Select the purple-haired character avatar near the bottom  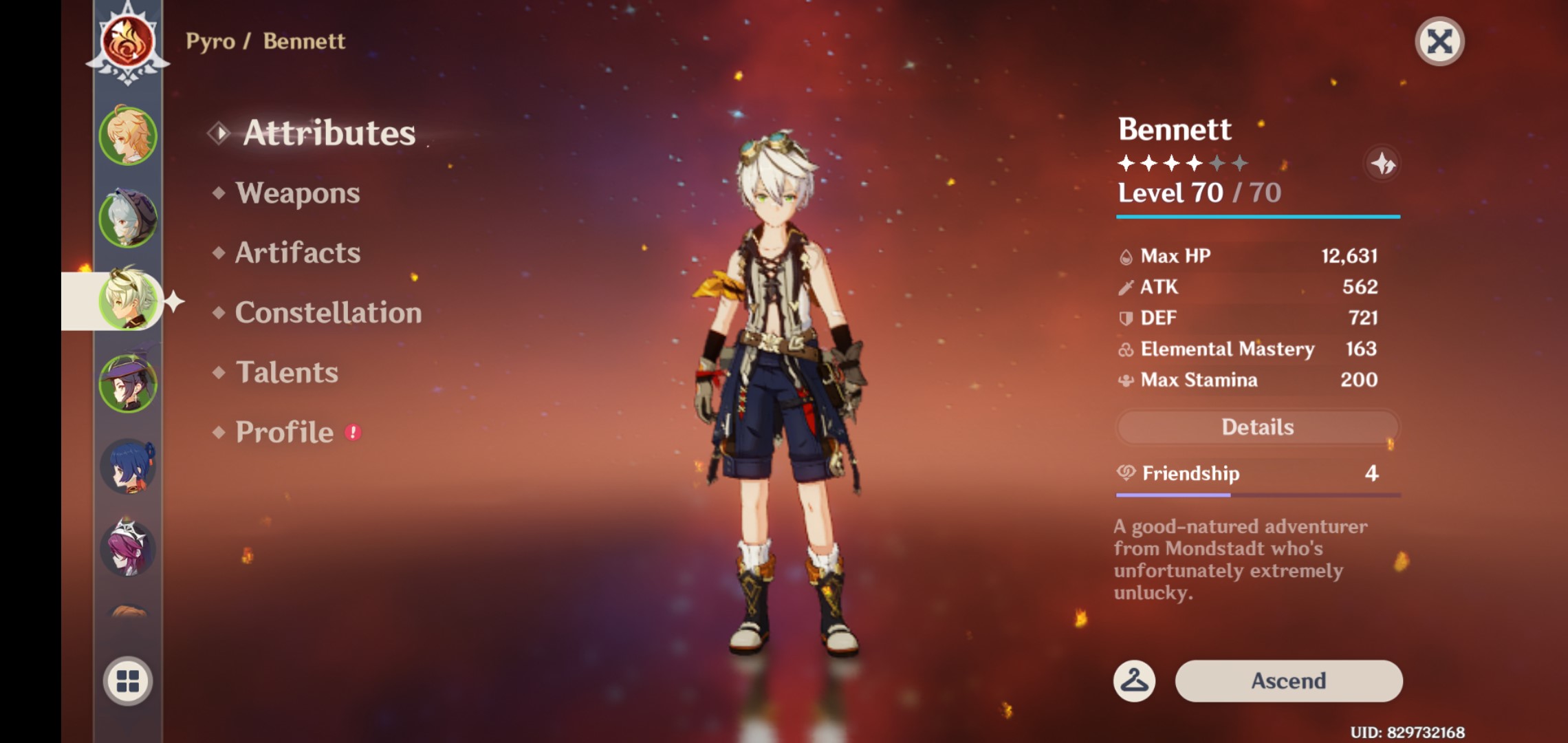point(128,548)
